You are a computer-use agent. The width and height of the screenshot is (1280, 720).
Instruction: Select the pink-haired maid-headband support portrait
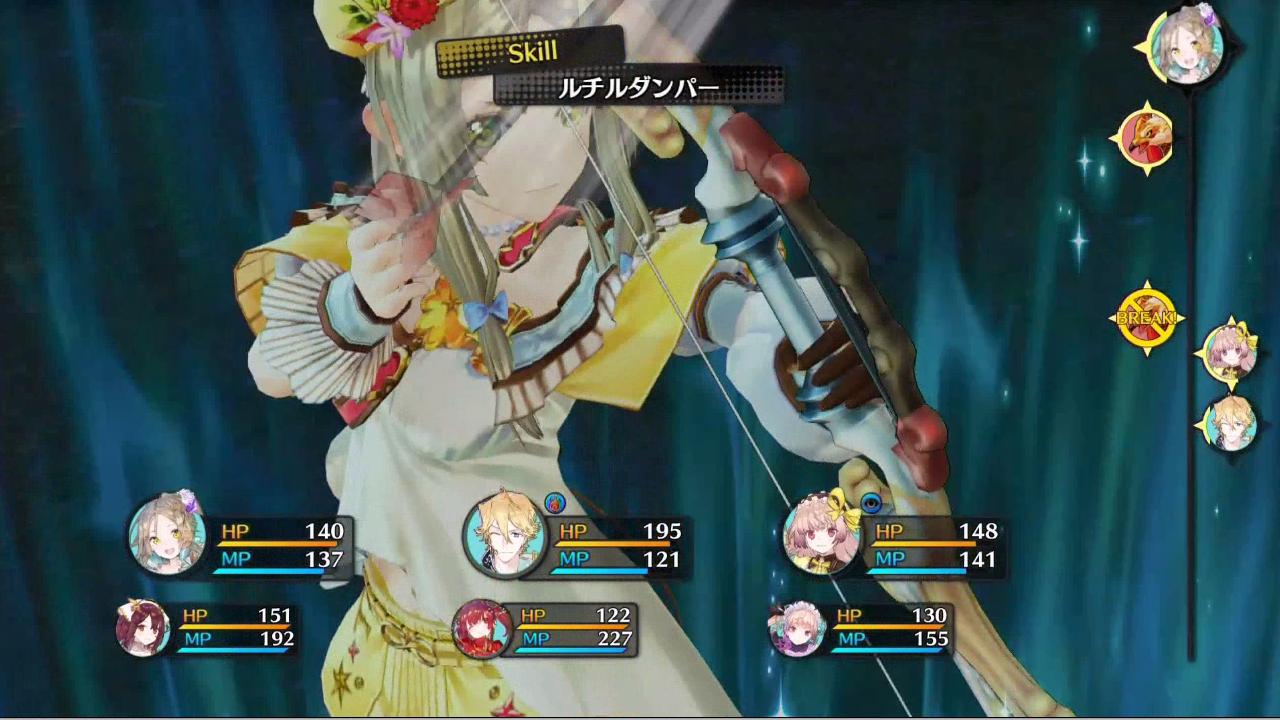[796, 628]
